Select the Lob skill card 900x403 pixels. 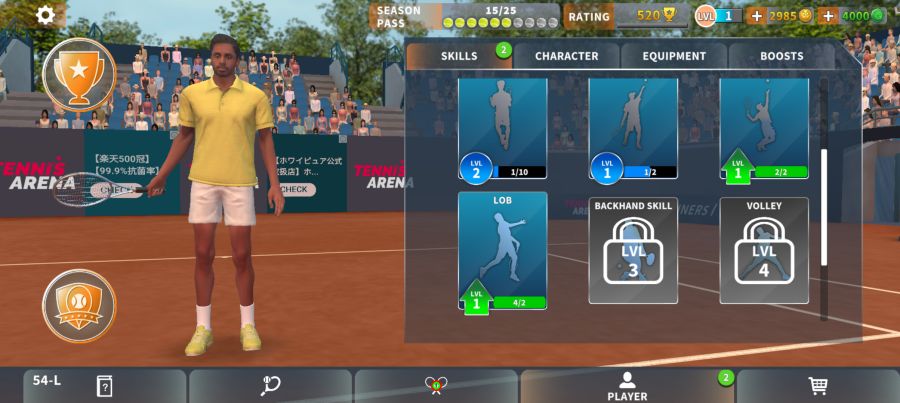click(x=503, y=250)
